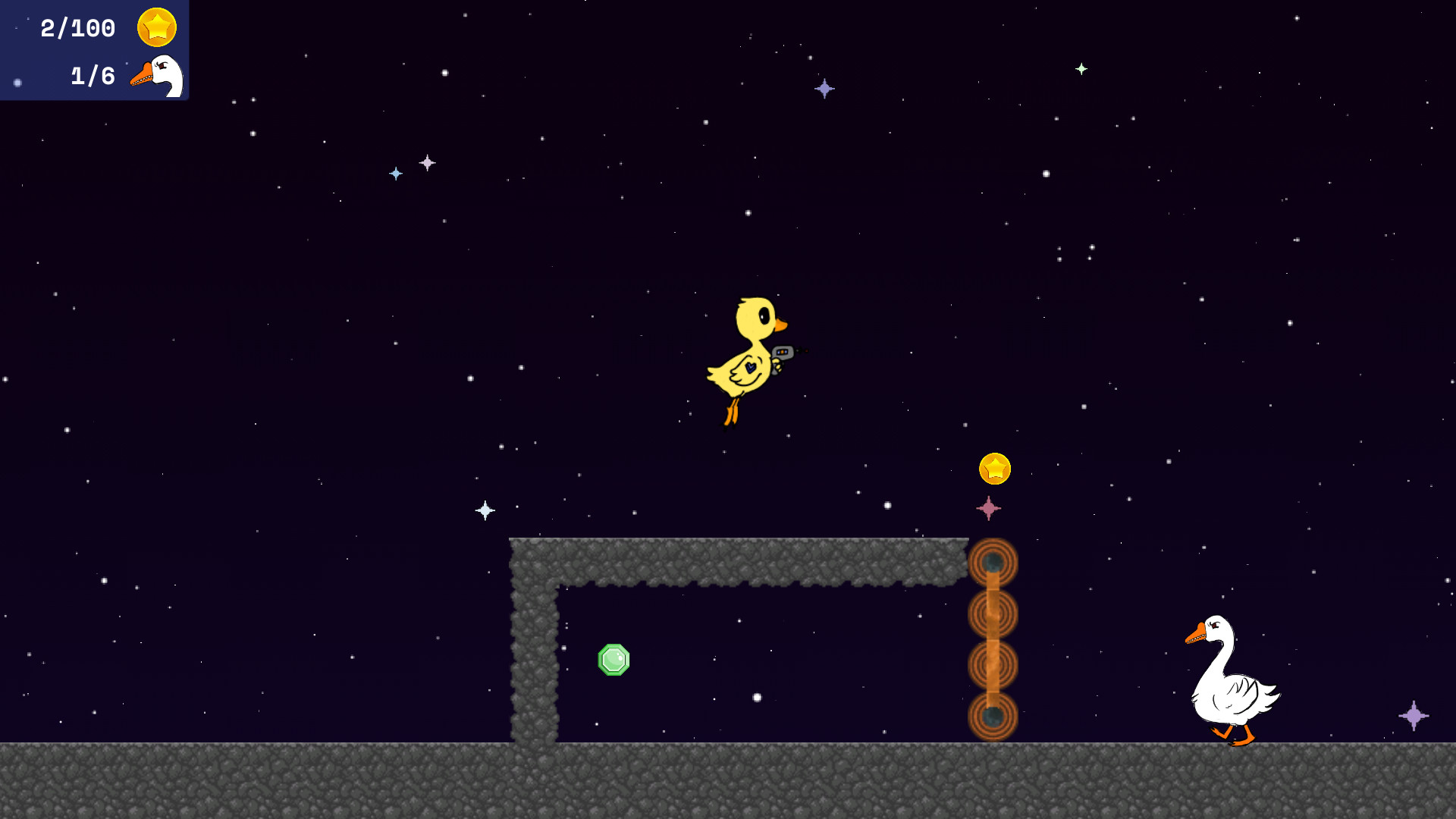Click the gold star coin icon in the HUD
The image size is (1456, 819).
155,25
